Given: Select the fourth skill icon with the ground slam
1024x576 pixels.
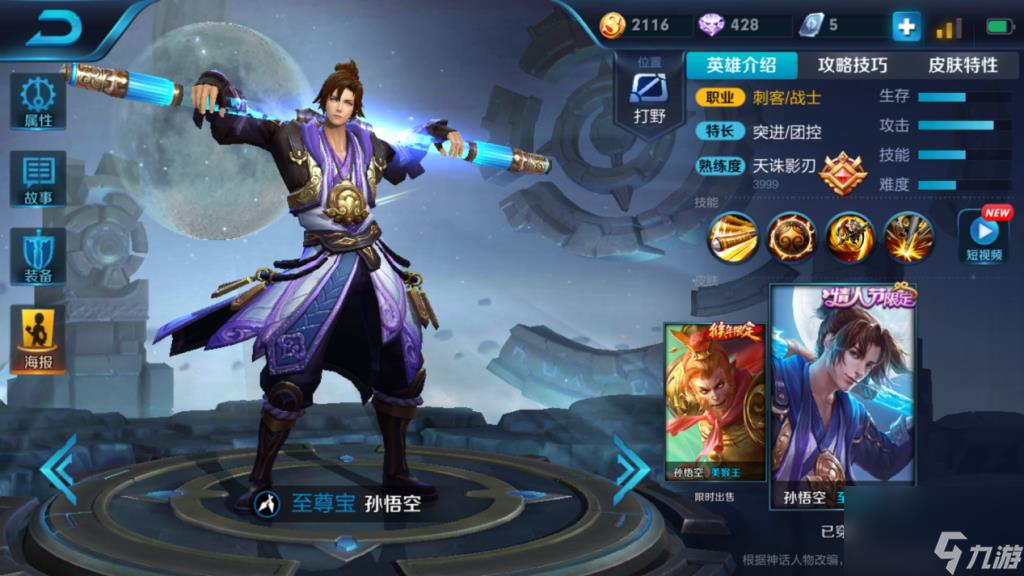Looking at the screenshot, I should tap(908, 237).
